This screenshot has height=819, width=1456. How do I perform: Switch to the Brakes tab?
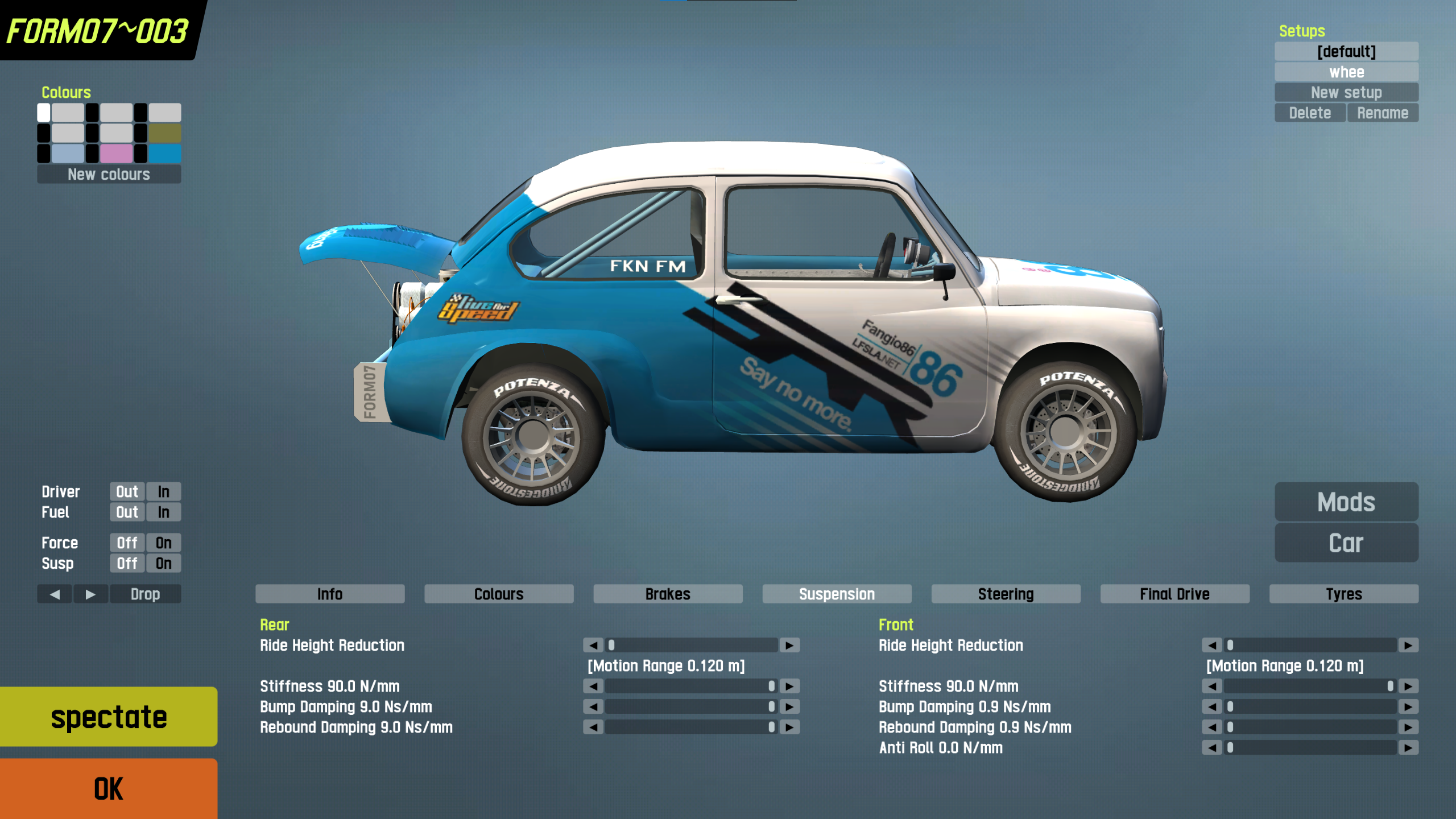[668, 594]
